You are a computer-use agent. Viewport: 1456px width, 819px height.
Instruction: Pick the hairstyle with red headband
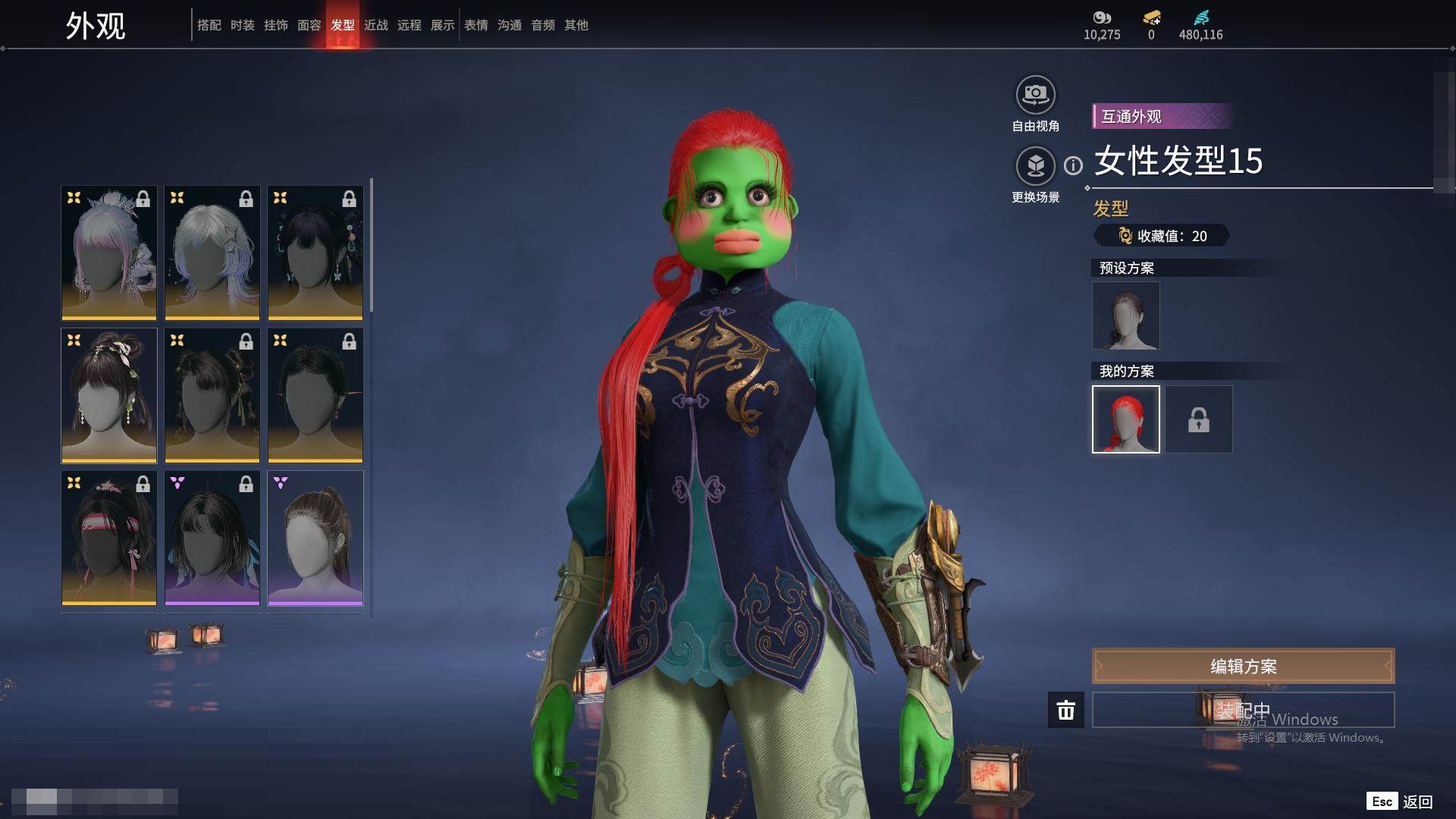click(108, 538)
